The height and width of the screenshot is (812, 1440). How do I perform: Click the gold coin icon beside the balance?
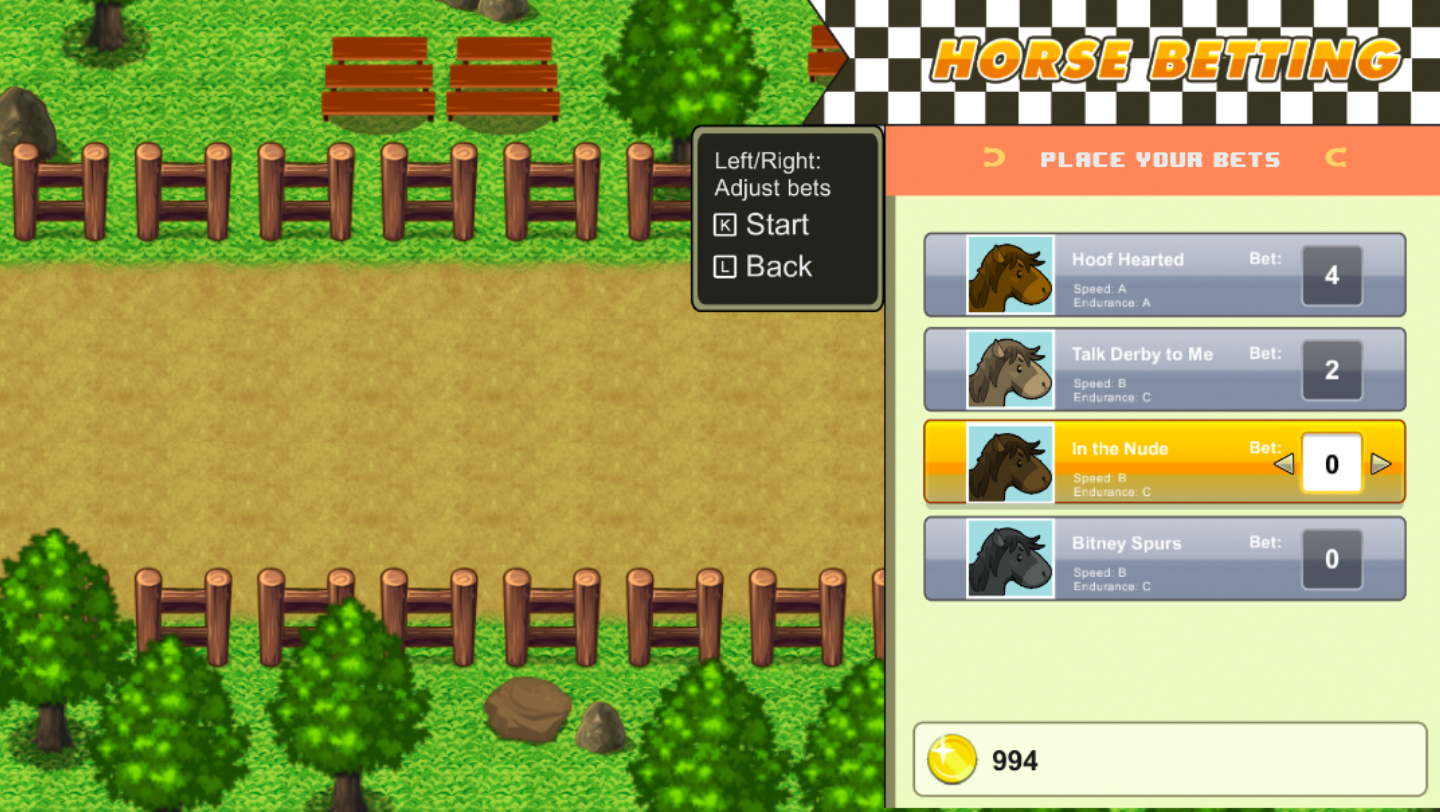point(953,759)
